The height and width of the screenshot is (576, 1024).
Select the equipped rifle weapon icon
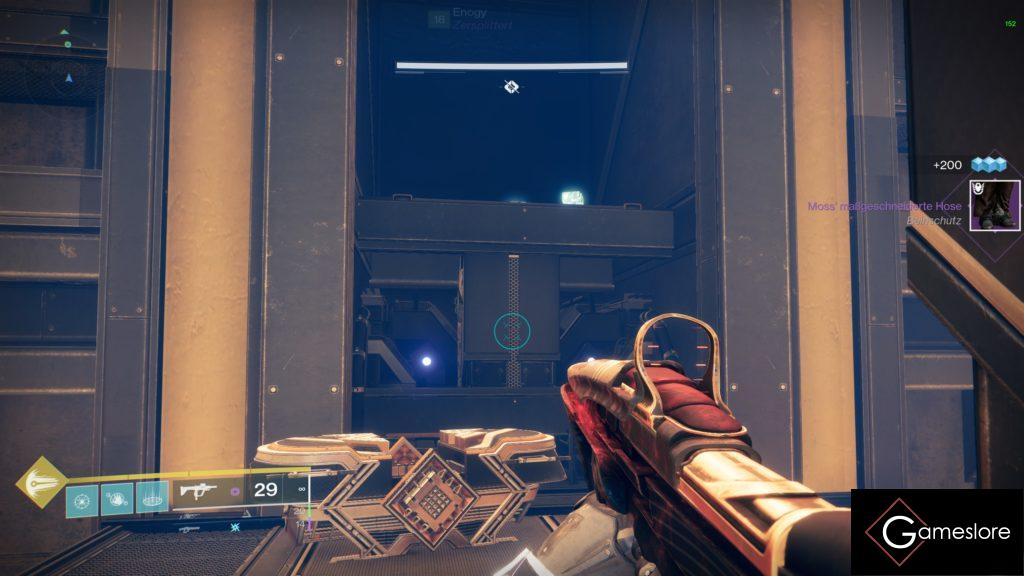coord(197,491)
